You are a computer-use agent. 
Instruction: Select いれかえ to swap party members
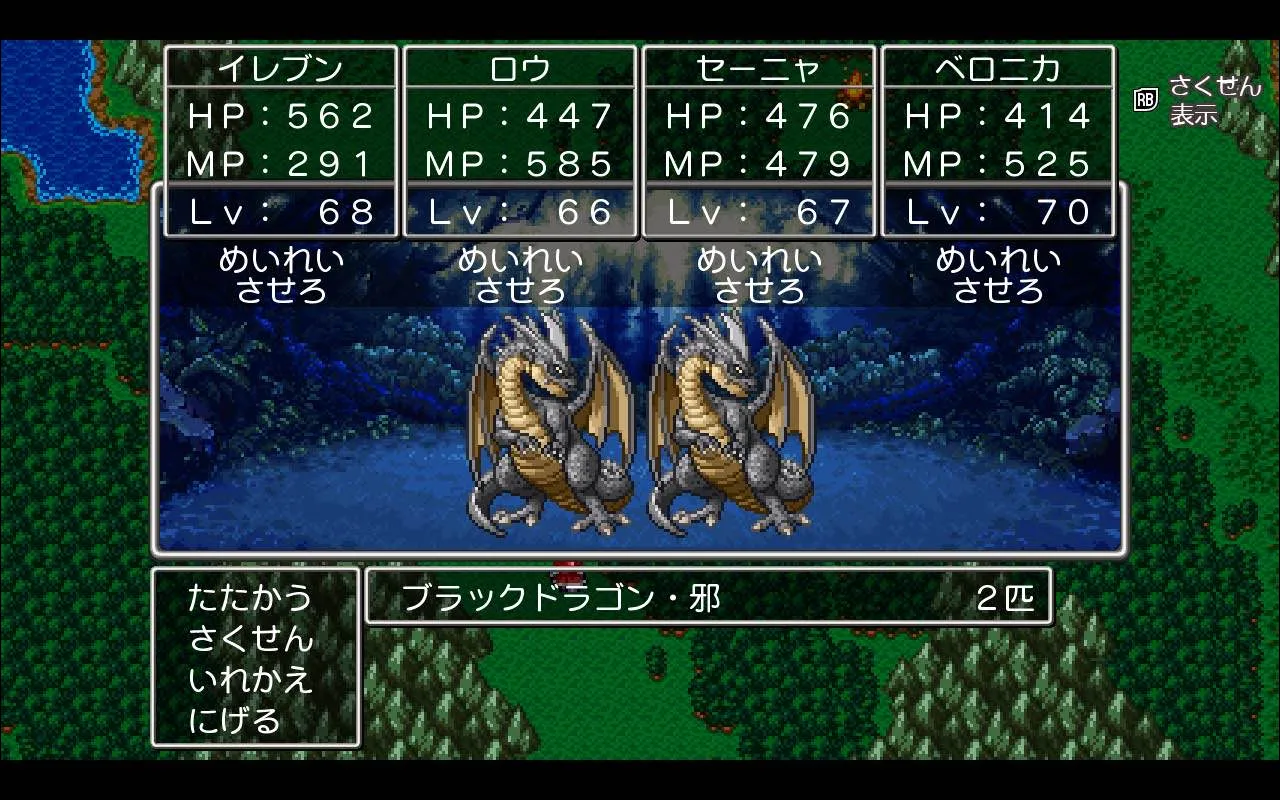(x=250, y=680)
